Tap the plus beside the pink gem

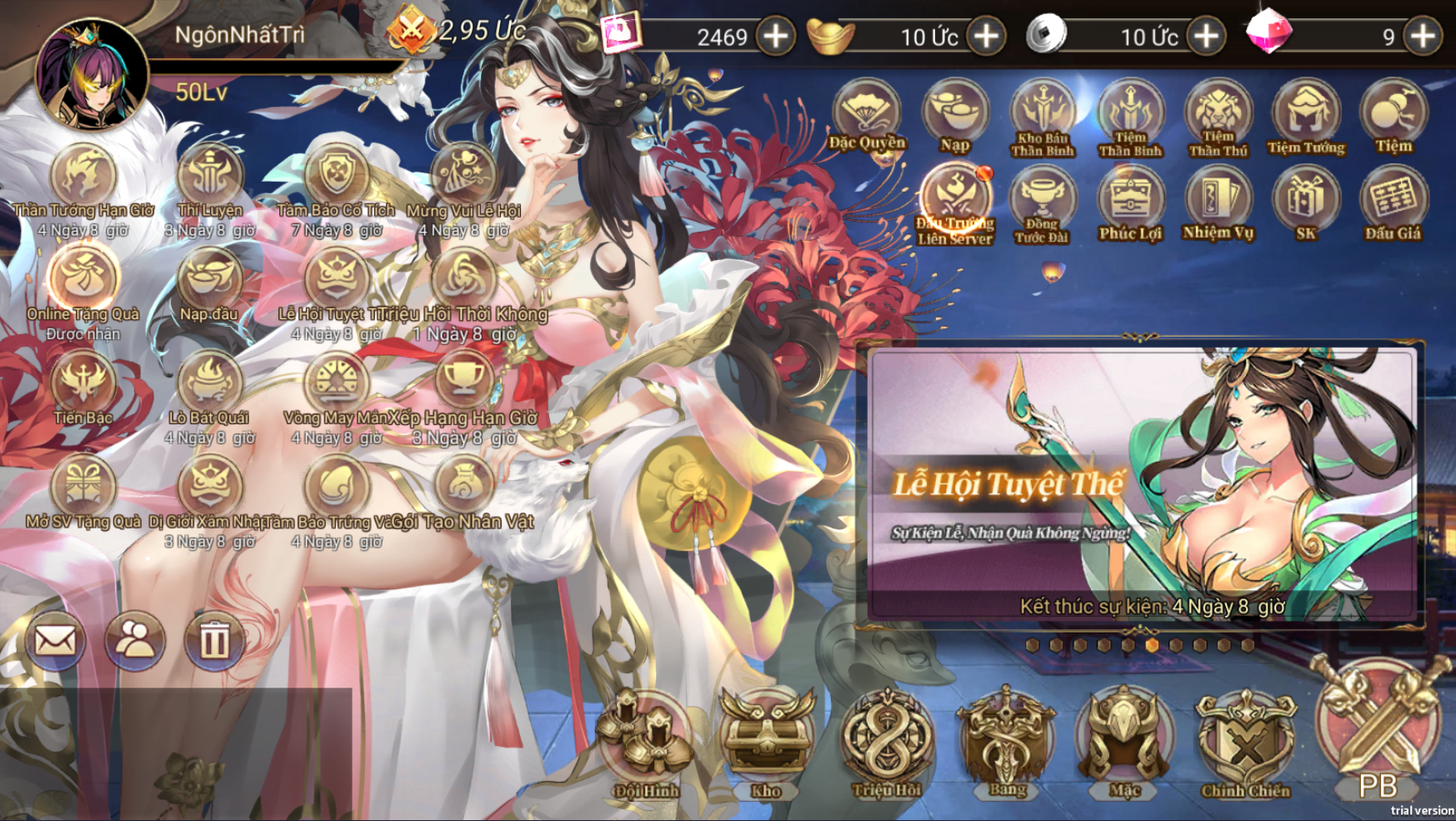click(1423, 37)
